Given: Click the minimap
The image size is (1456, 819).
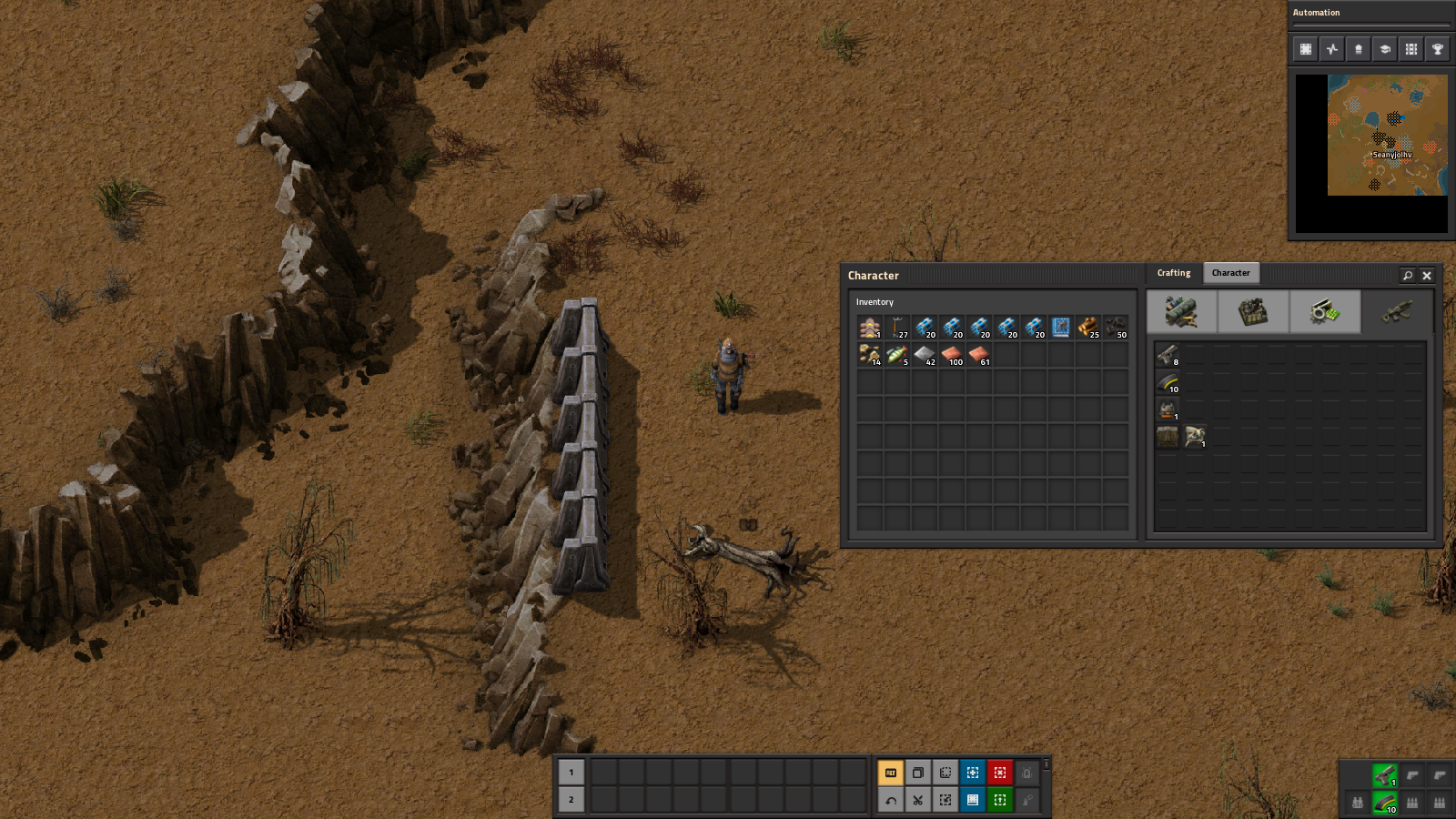Looking at the screenshot, I should [x=1387, y=135].
